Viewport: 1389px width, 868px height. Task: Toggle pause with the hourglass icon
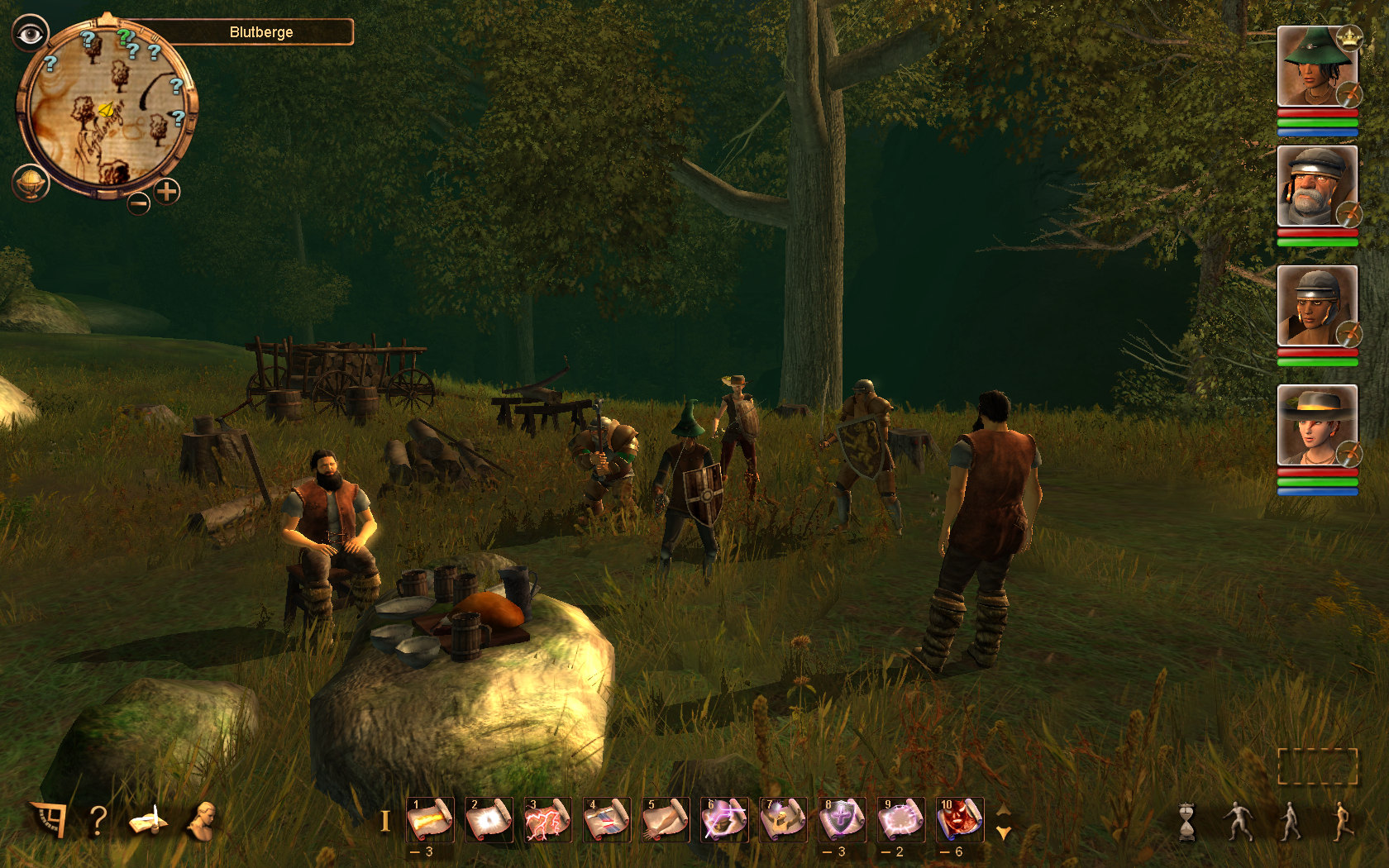click(x=1187, y=821)
